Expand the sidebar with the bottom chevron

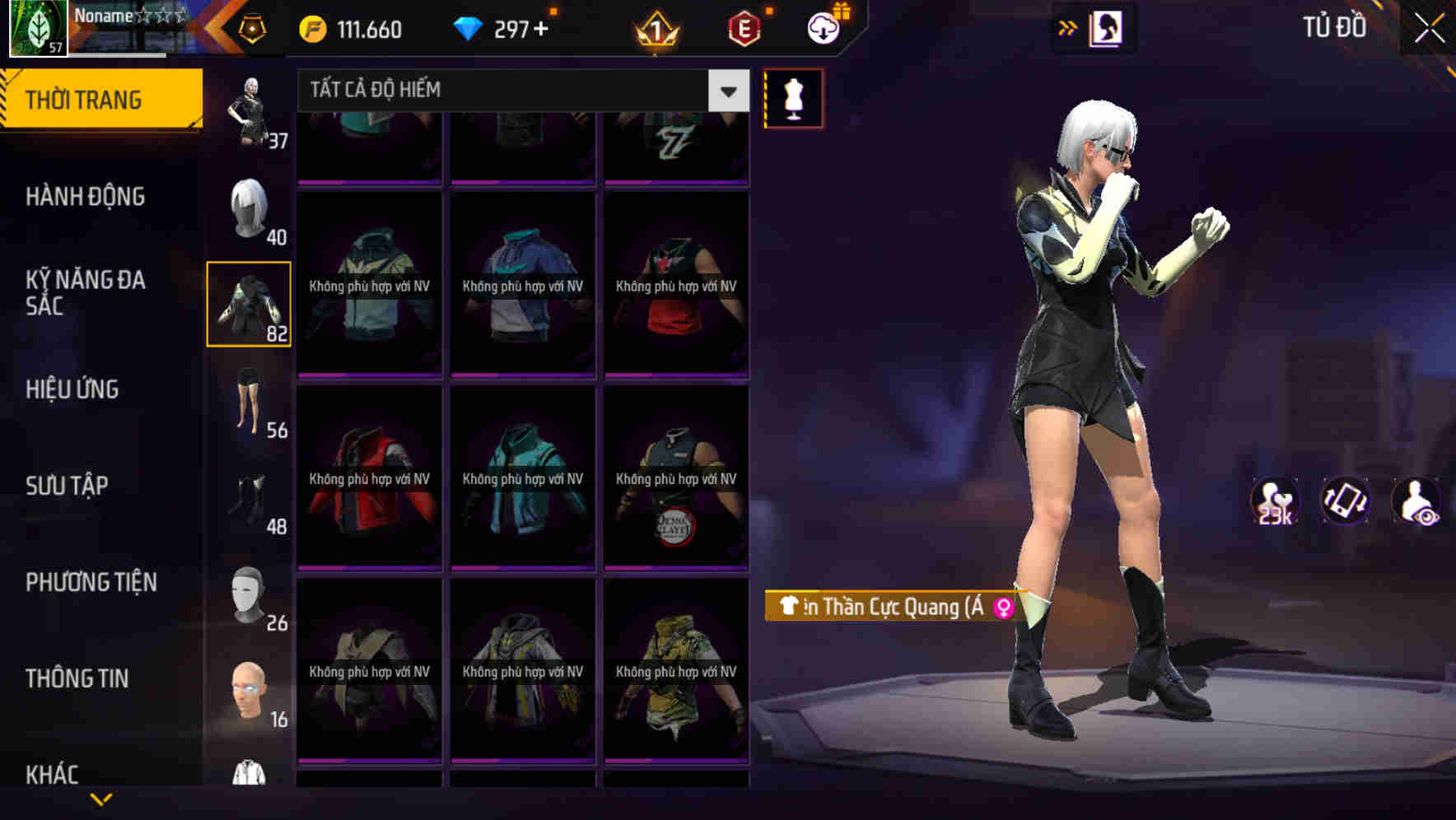point(101,797)
